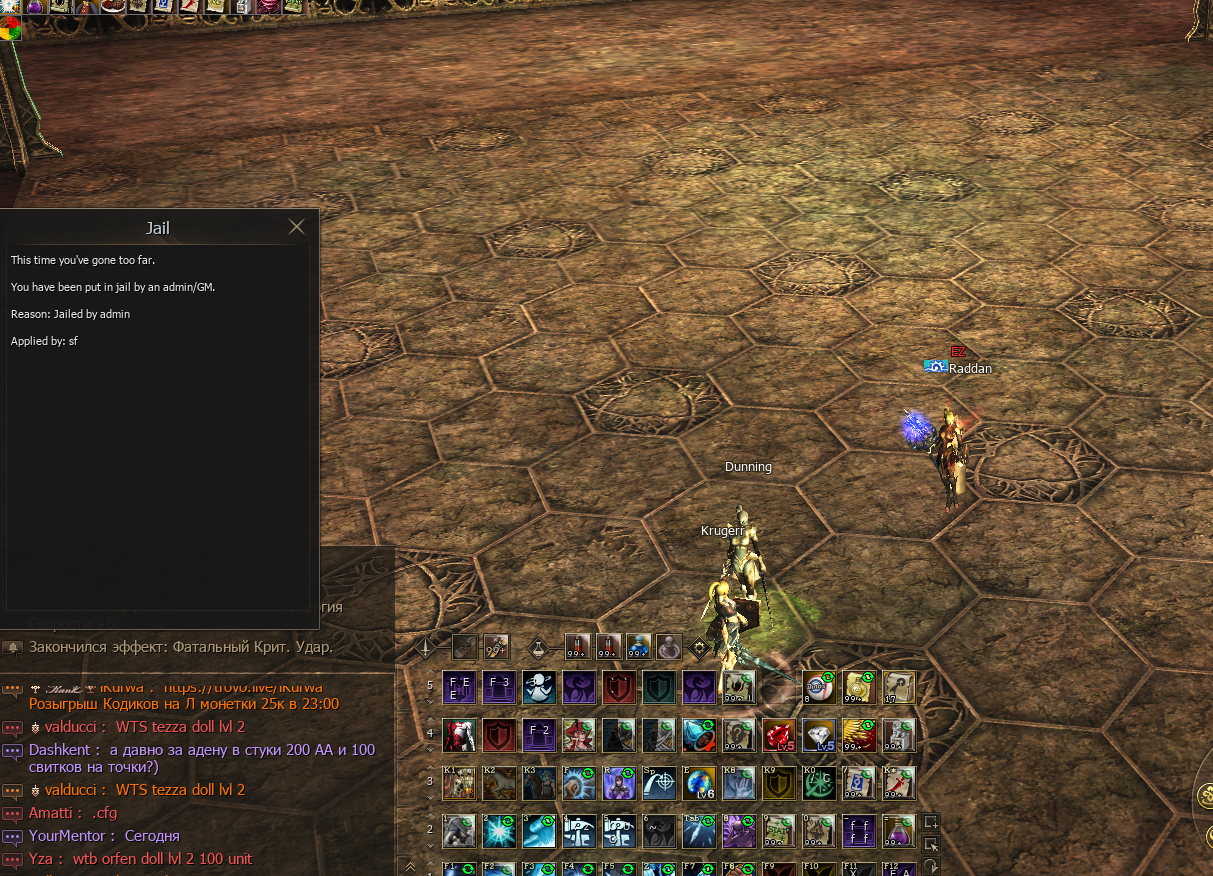Use the golden wings item
1213x876 pixels.
858,735
